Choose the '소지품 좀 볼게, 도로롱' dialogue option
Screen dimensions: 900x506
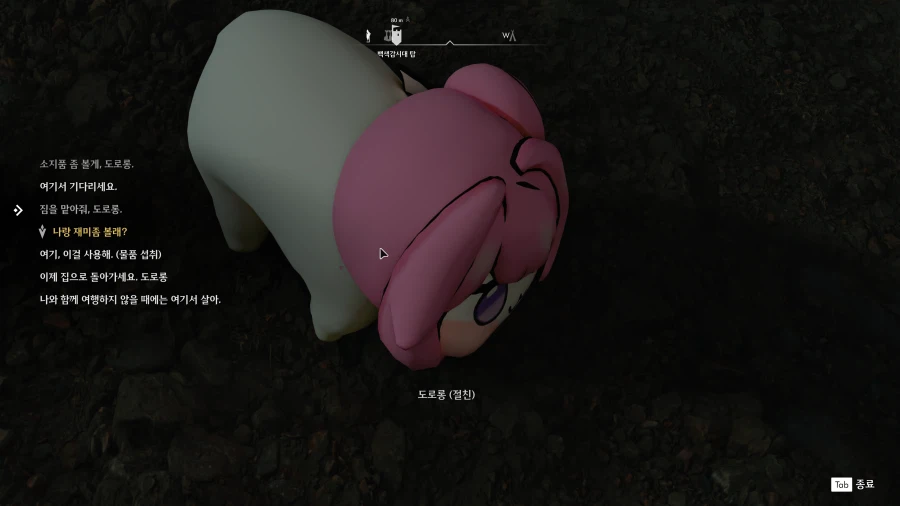86,164
